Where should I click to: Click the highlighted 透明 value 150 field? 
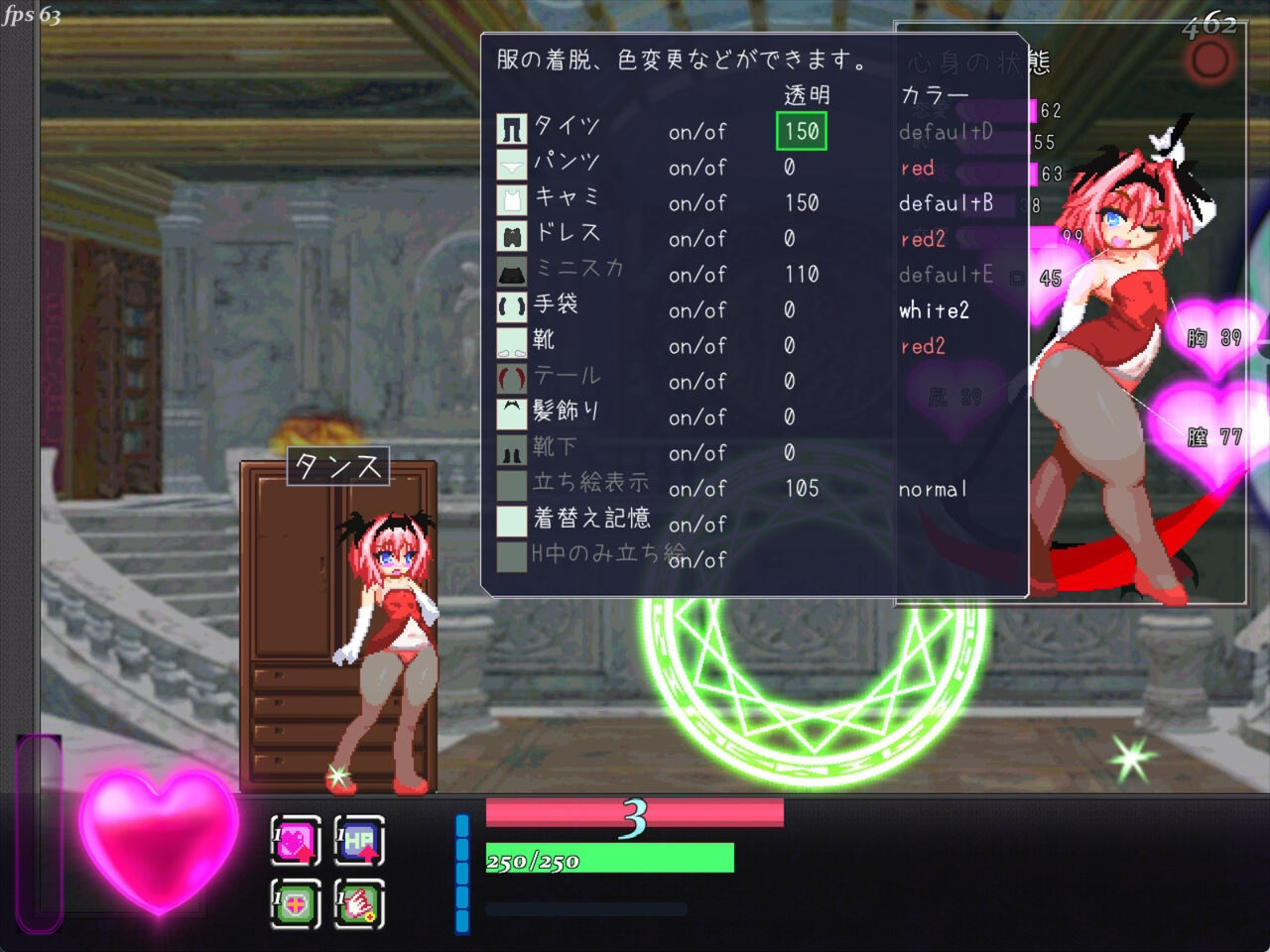(800, 130)
